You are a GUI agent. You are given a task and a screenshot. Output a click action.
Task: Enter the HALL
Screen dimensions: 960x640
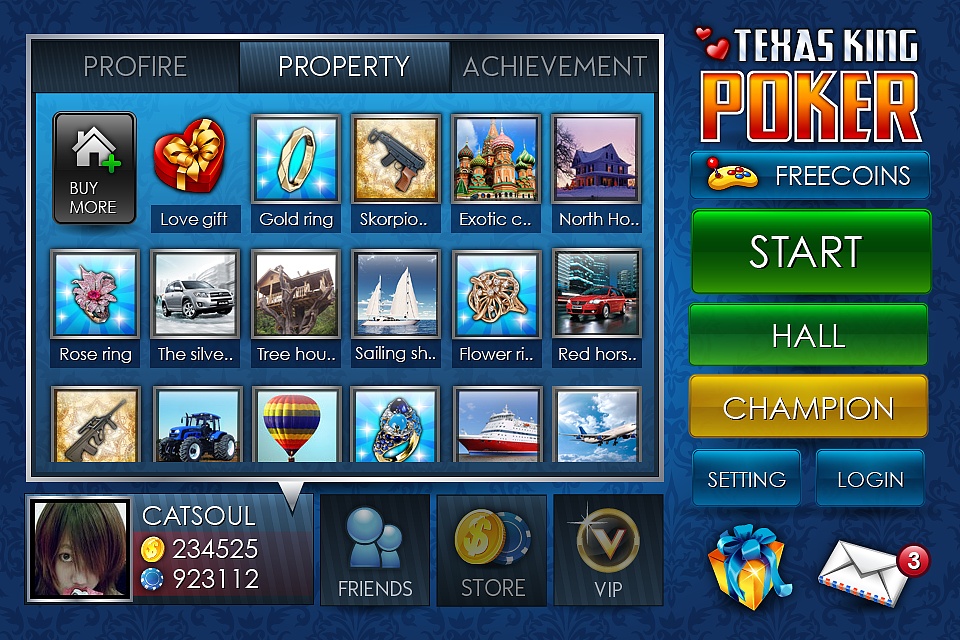click(x=808, y=336)
